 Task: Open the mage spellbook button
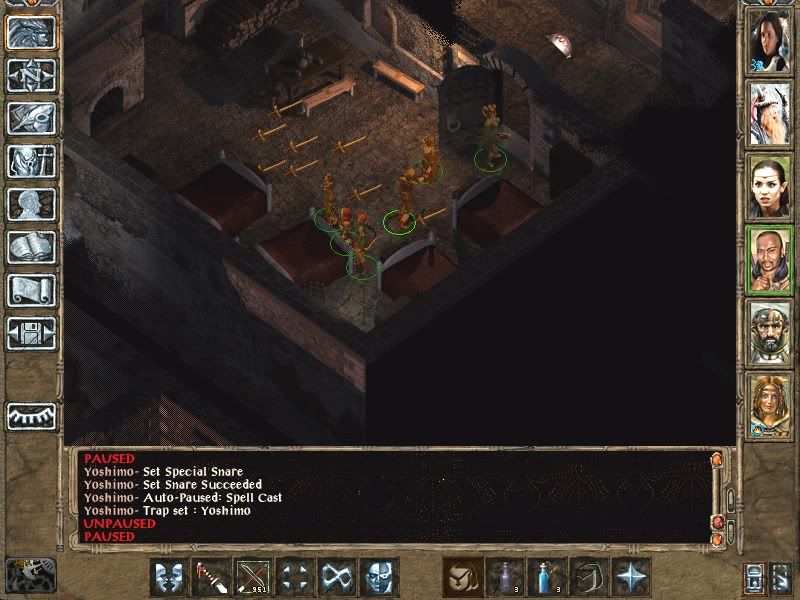(x=31, y=247)
